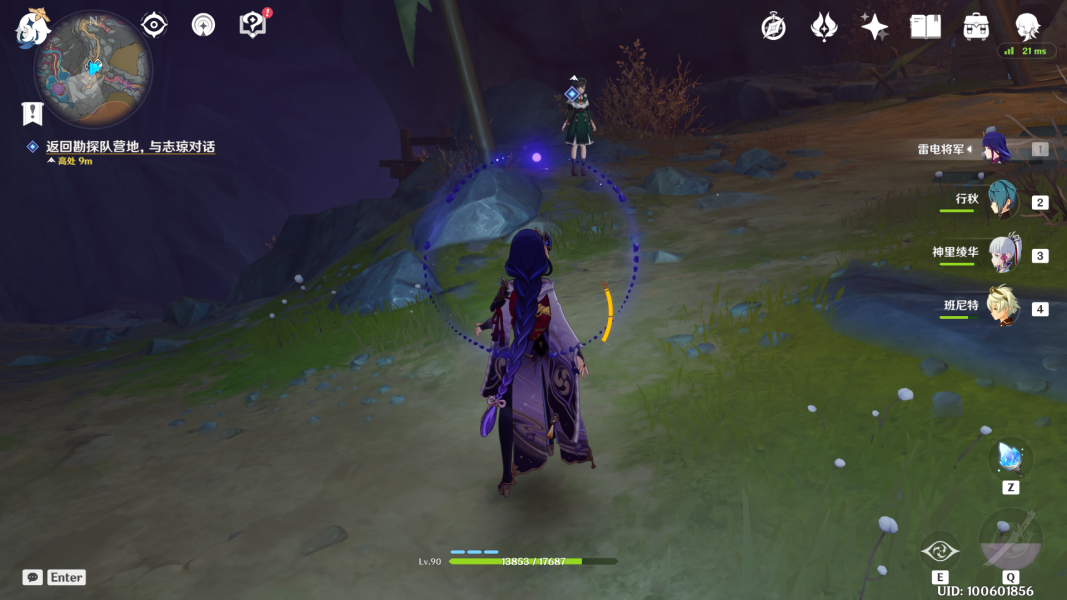
Task: Open the backpack inventory
Action: click(976, 27)
